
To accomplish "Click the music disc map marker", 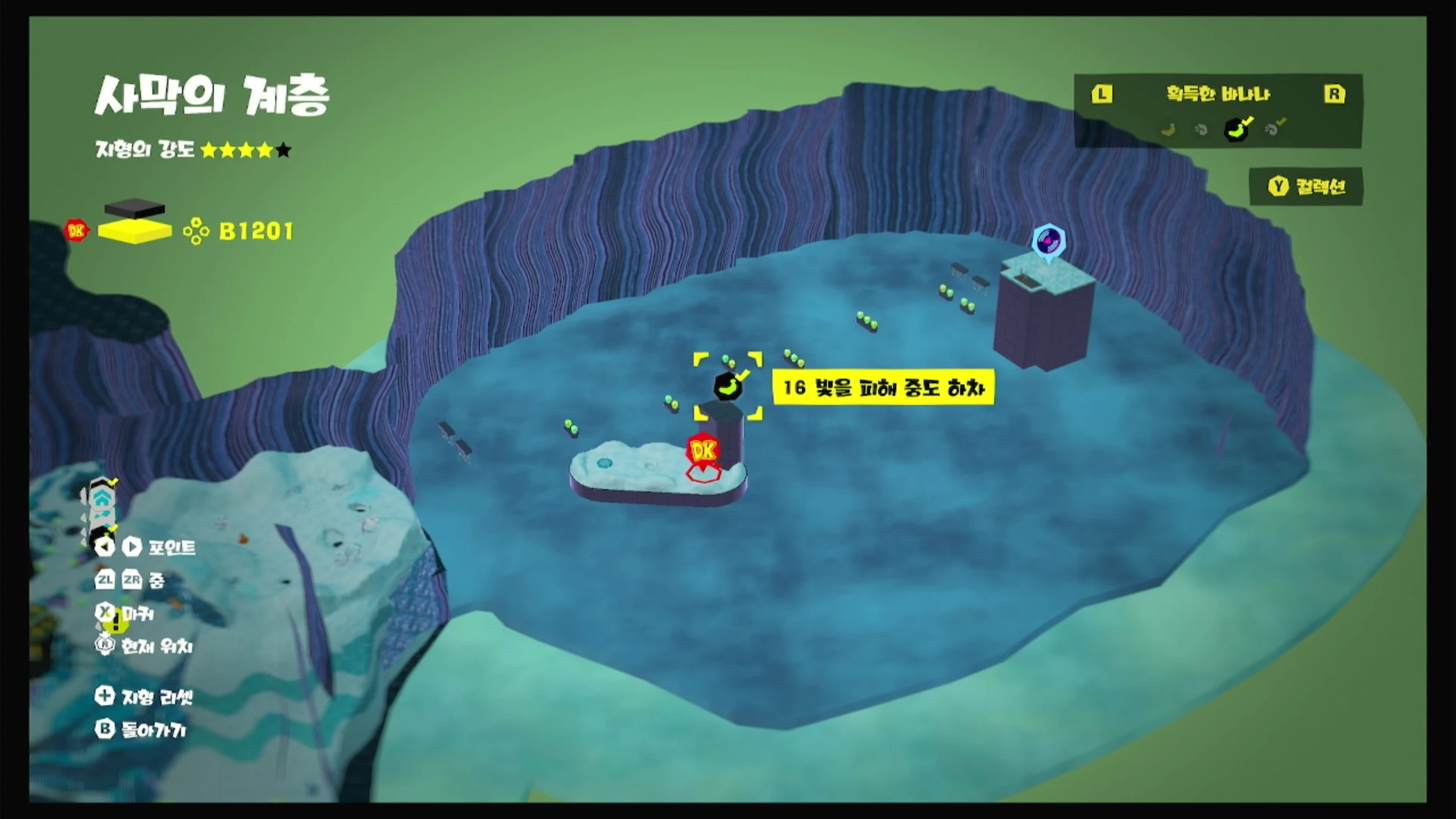I will pyautogui.click(x=1048, y=241).
